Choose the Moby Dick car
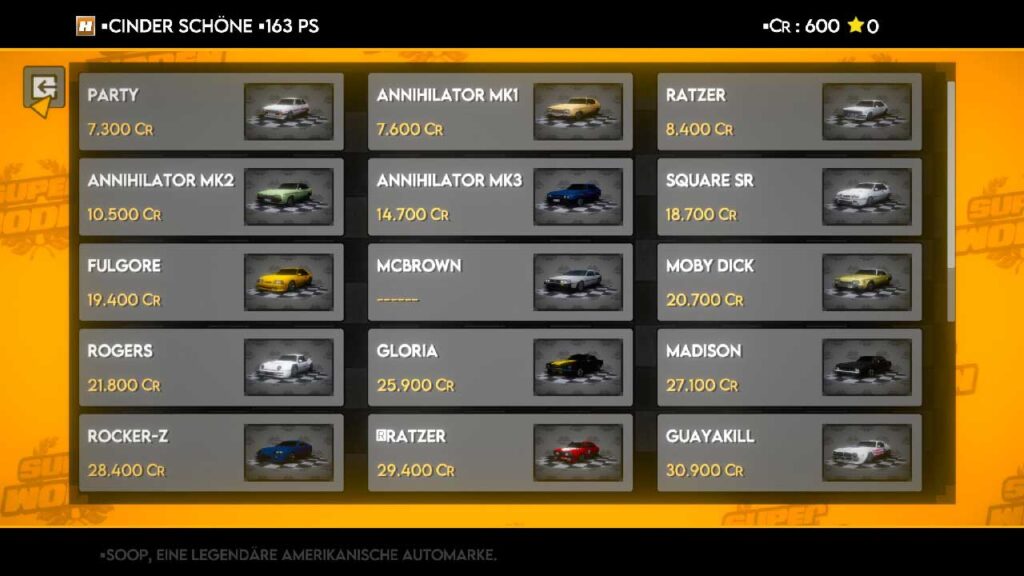The width and height of the screenshot is (1024, 576). (x=789, y=282)
